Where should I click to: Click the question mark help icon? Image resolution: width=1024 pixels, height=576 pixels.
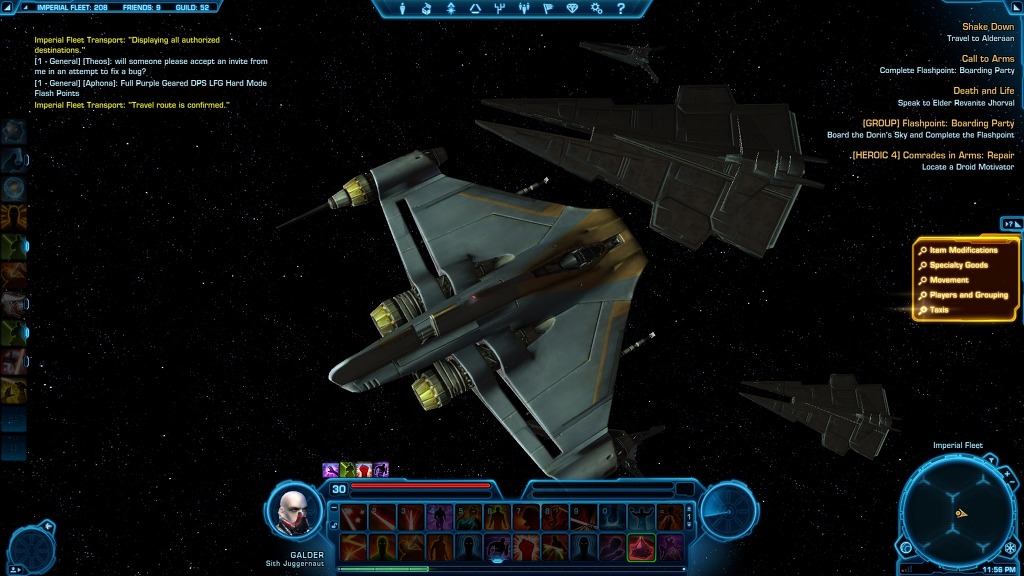pyautogui.click(x=620, y=9)
